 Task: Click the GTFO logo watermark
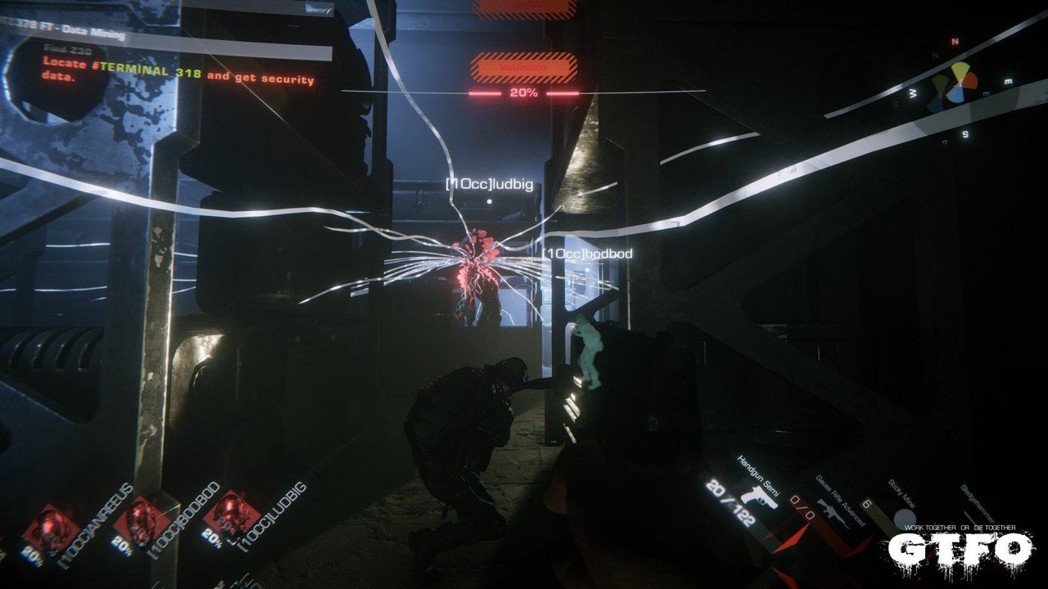click(960, 547)
